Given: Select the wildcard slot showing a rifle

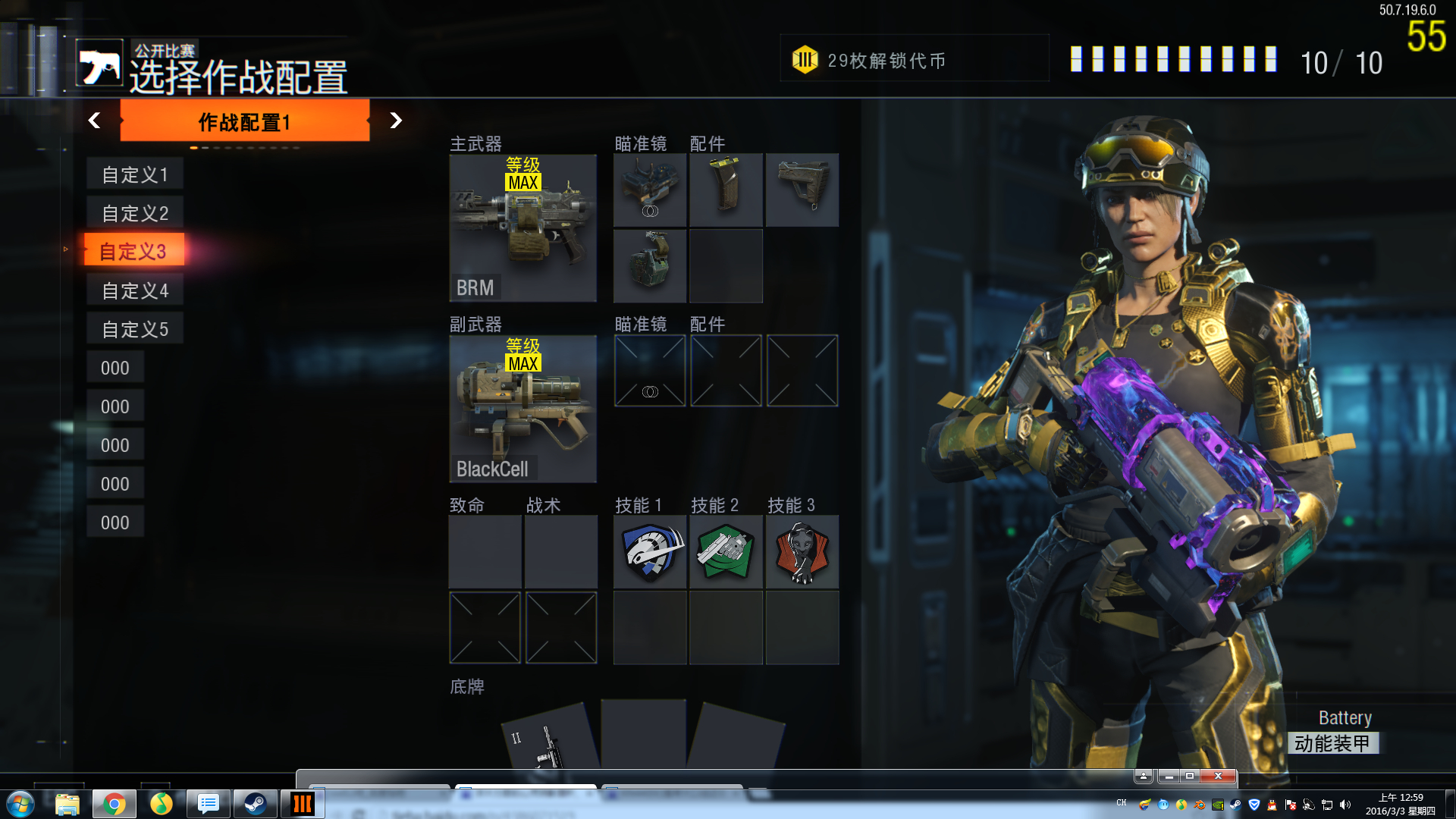Looking at the screenshot, I should [x=549, y=739].
